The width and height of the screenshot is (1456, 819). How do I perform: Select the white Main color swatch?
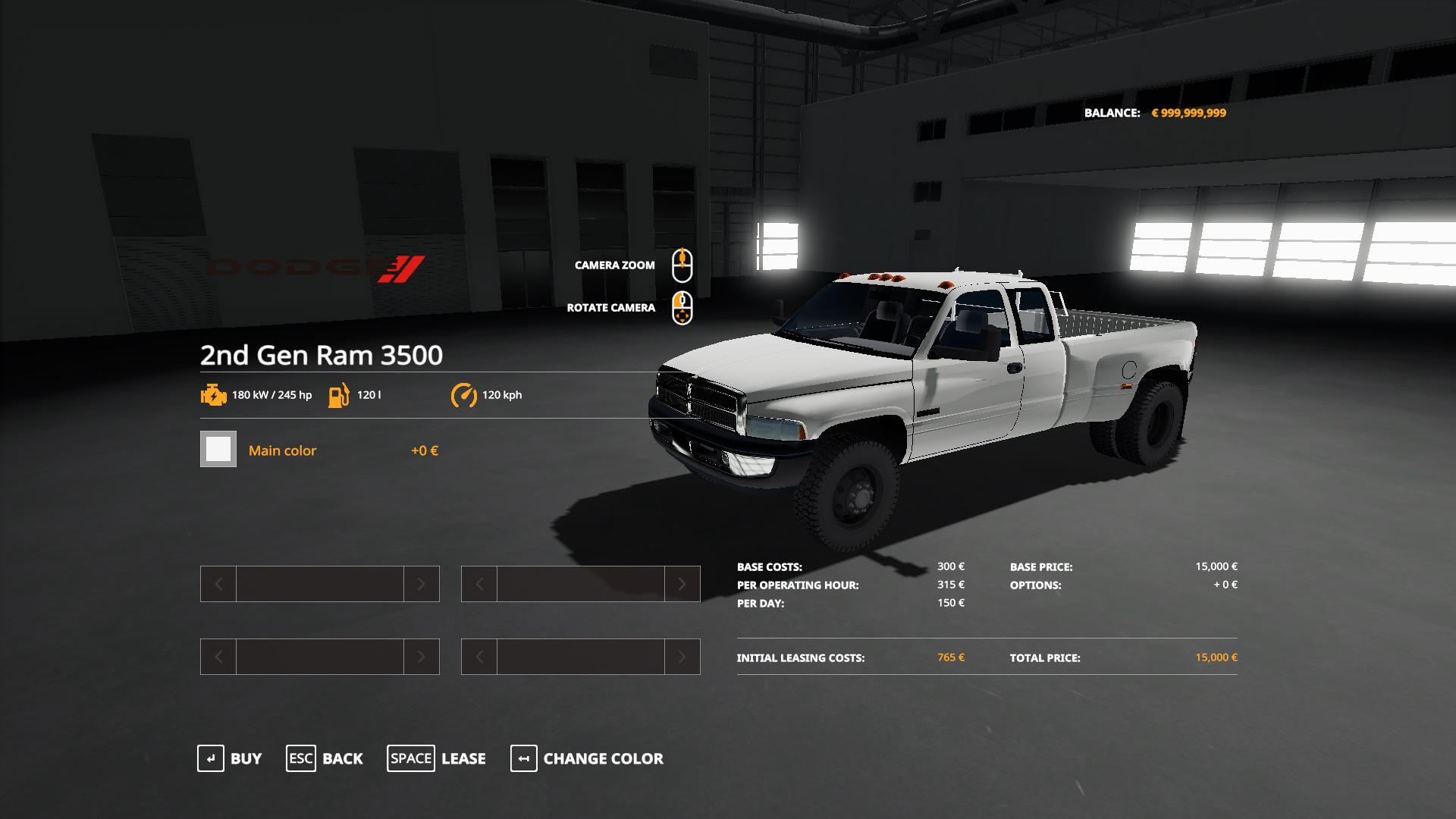218,449
